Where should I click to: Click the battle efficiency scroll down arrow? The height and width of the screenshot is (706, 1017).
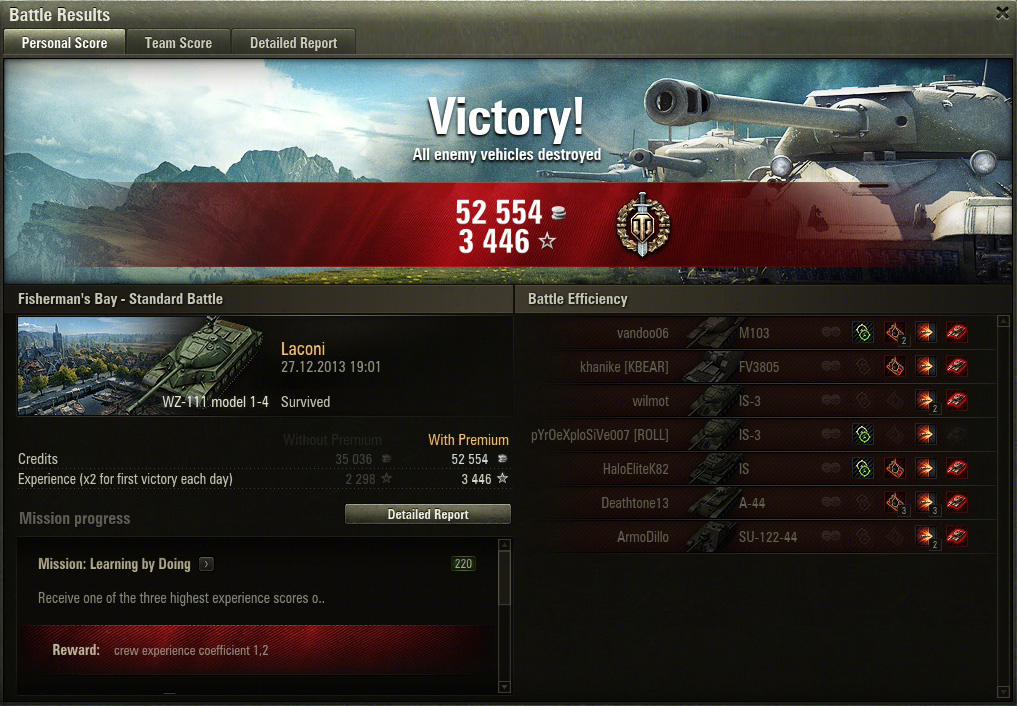[1004, 691]
